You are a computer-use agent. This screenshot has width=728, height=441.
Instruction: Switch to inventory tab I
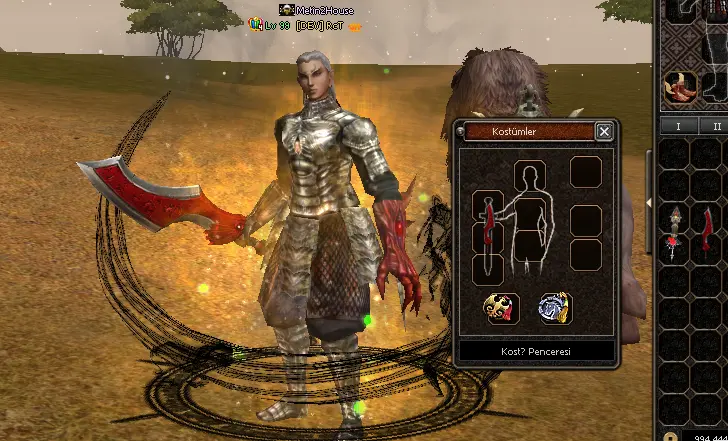click(x=679, y=127)
